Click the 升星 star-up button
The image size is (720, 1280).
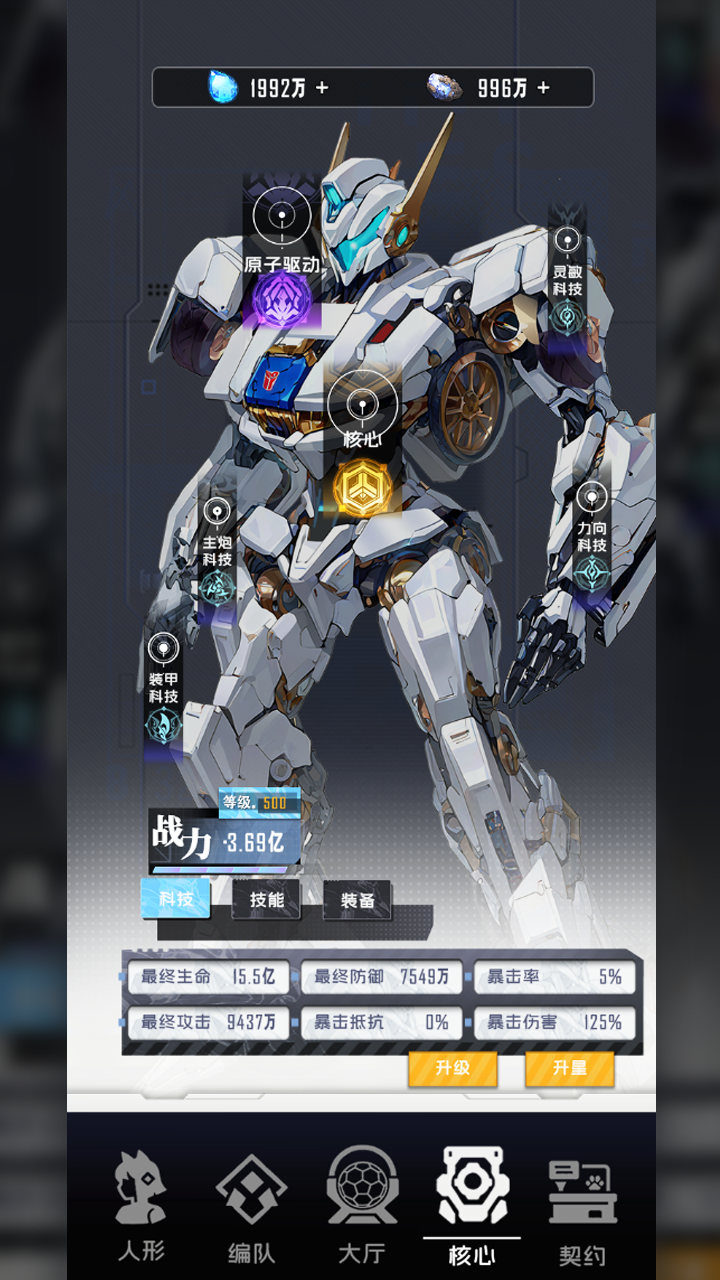(x=569, y=1068)
